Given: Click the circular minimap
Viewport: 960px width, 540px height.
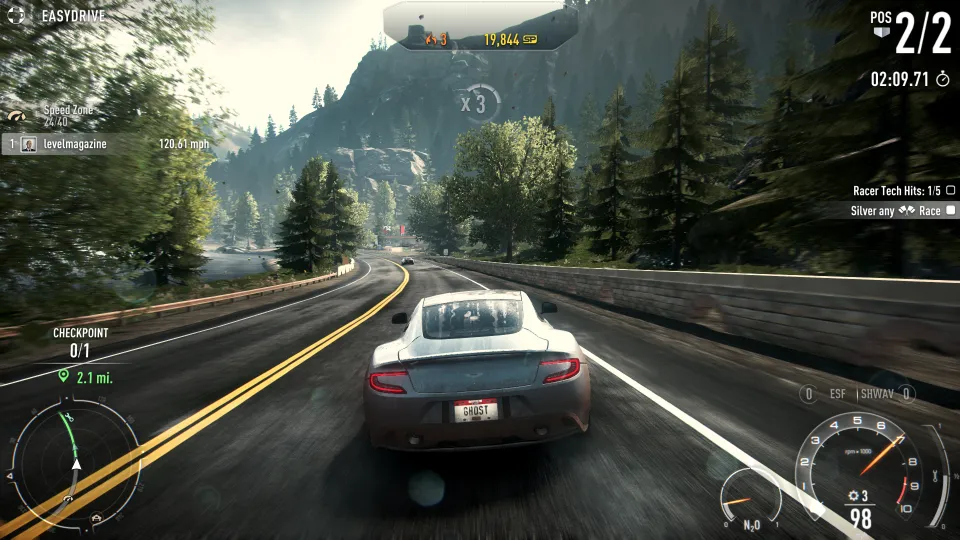Looking at the screenshot, I should click(75, 463).
